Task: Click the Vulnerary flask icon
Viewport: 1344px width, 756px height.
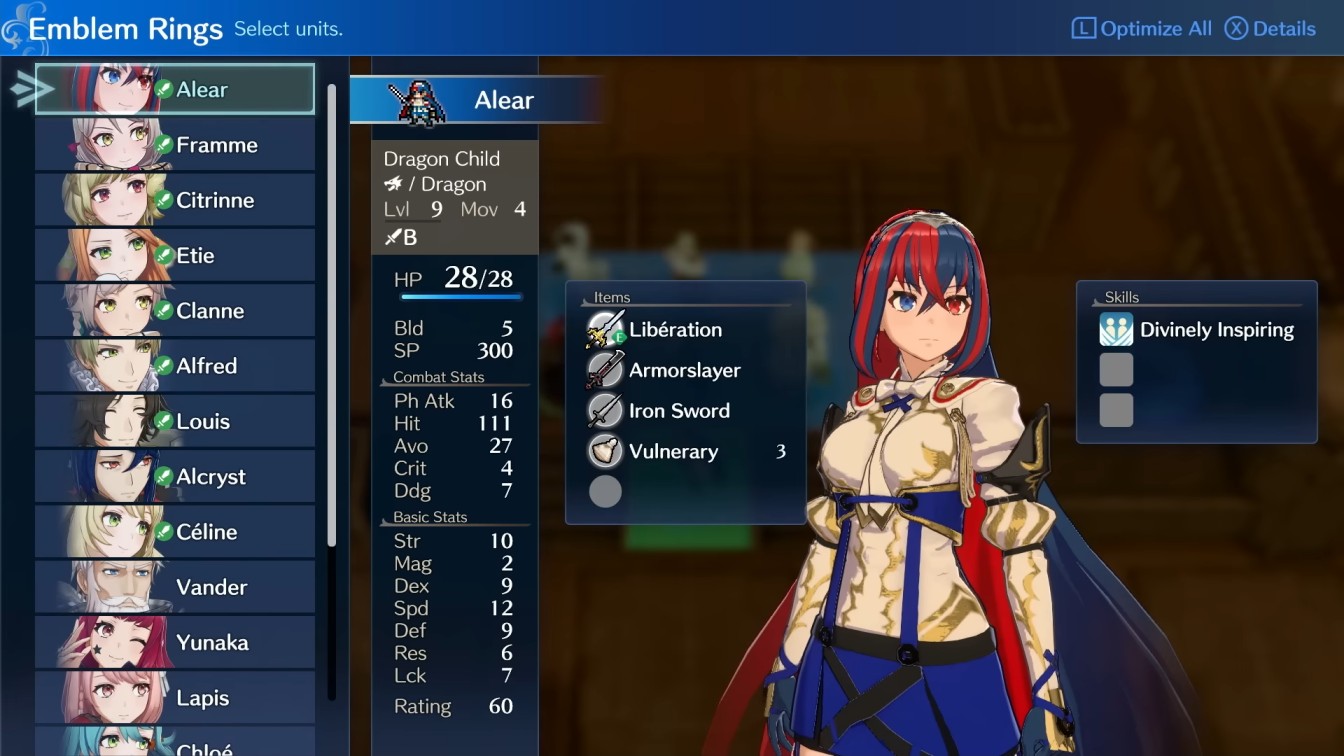Action: click(604, 451)
